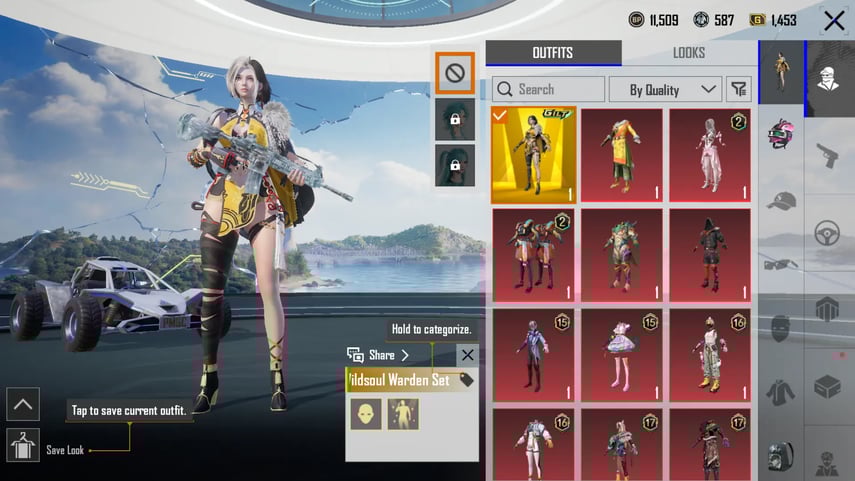Viewport: 855px width, 481px height.
Task: Open the vehicle steering wheel category
Action: (x=829, y=232)
